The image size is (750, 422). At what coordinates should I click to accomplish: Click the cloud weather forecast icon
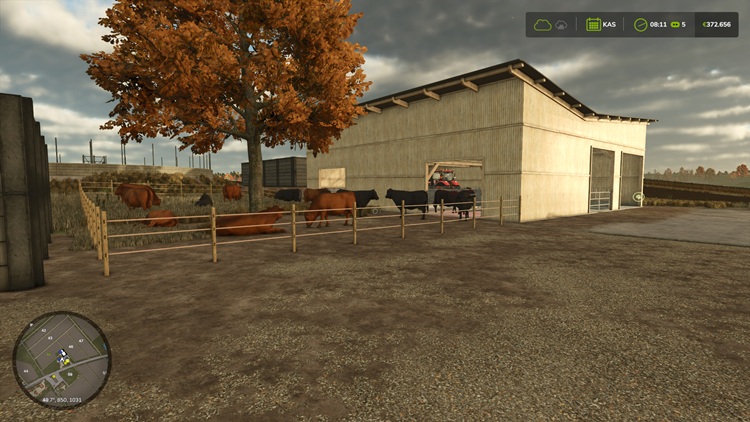543,24
